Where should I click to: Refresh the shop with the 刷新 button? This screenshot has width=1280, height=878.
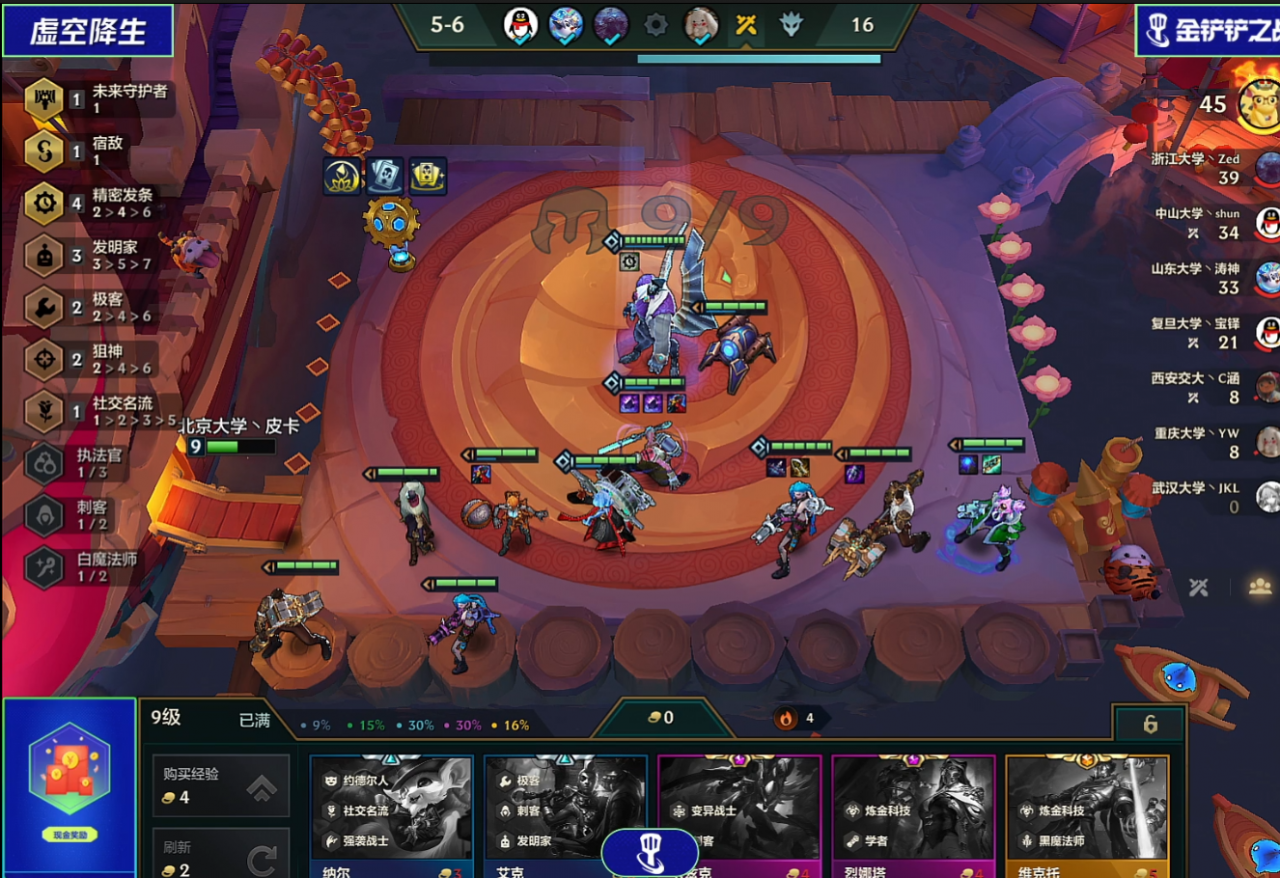pyautogui.click(x=220, y=856)
